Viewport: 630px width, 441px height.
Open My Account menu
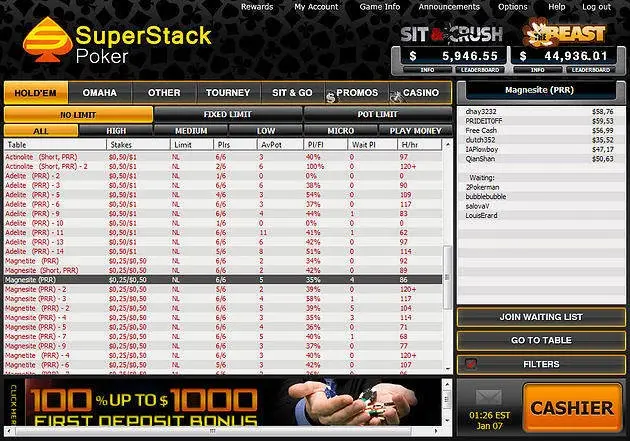316,7
